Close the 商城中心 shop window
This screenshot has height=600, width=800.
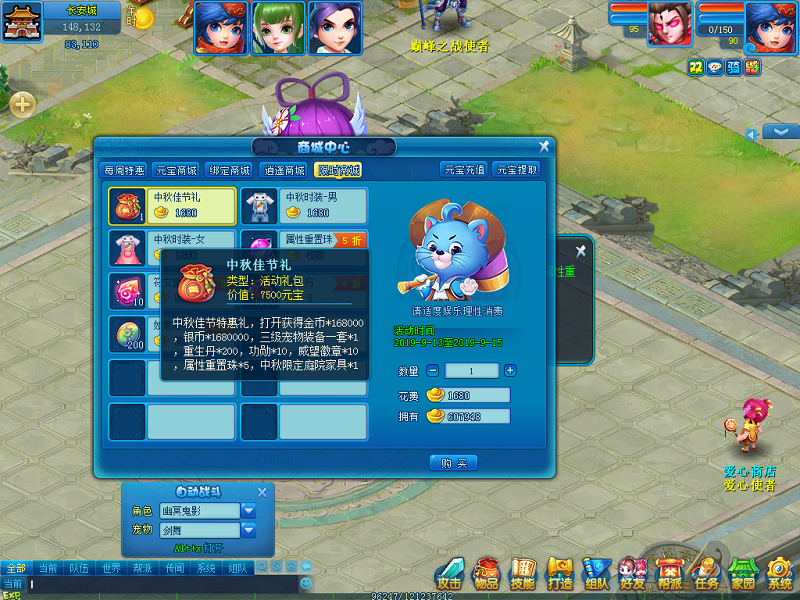(544, 146)
